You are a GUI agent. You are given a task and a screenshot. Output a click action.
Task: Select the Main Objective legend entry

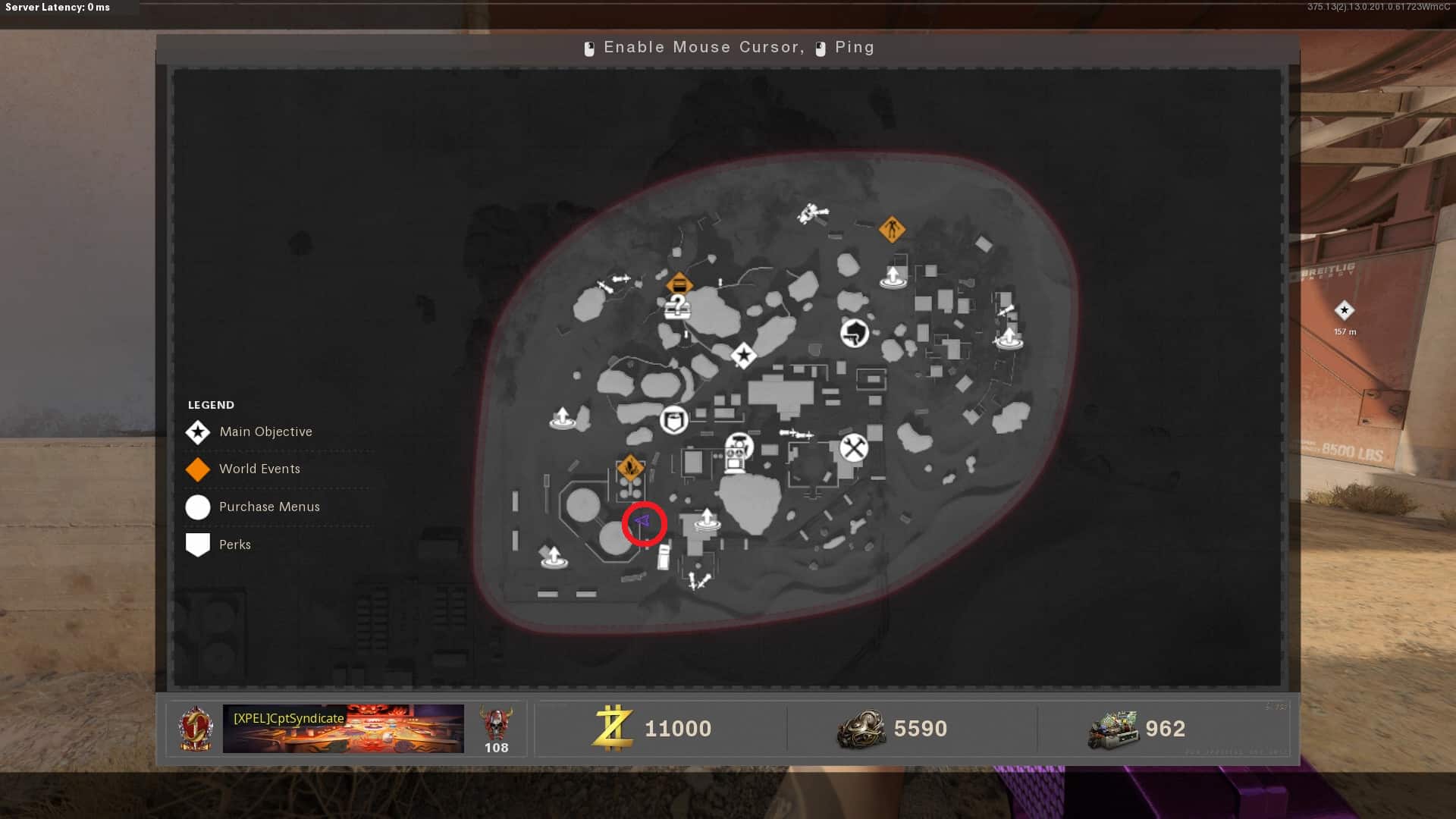point(265,432)
